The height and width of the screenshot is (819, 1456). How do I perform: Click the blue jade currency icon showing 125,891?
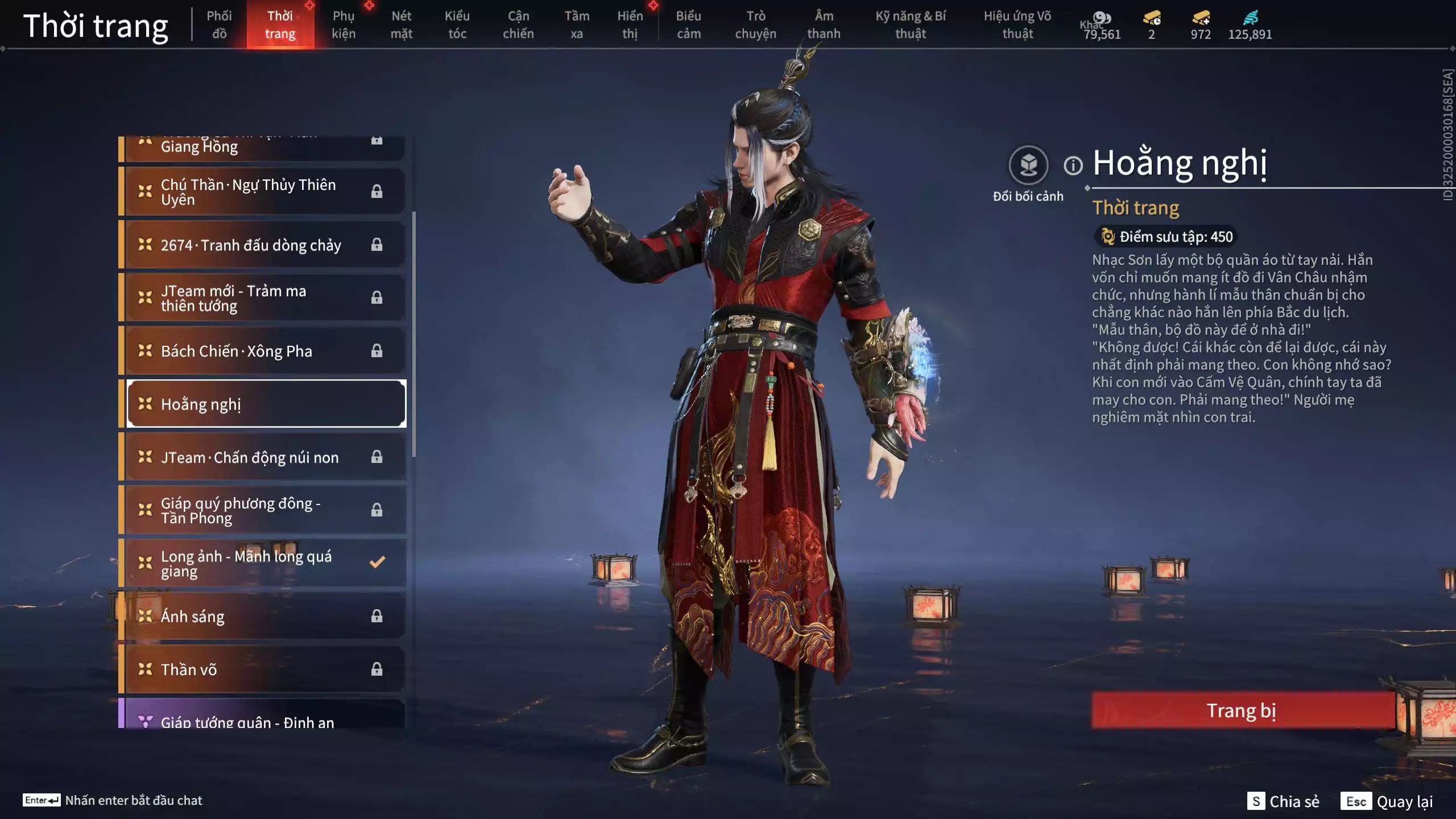tap(1252, 19)
